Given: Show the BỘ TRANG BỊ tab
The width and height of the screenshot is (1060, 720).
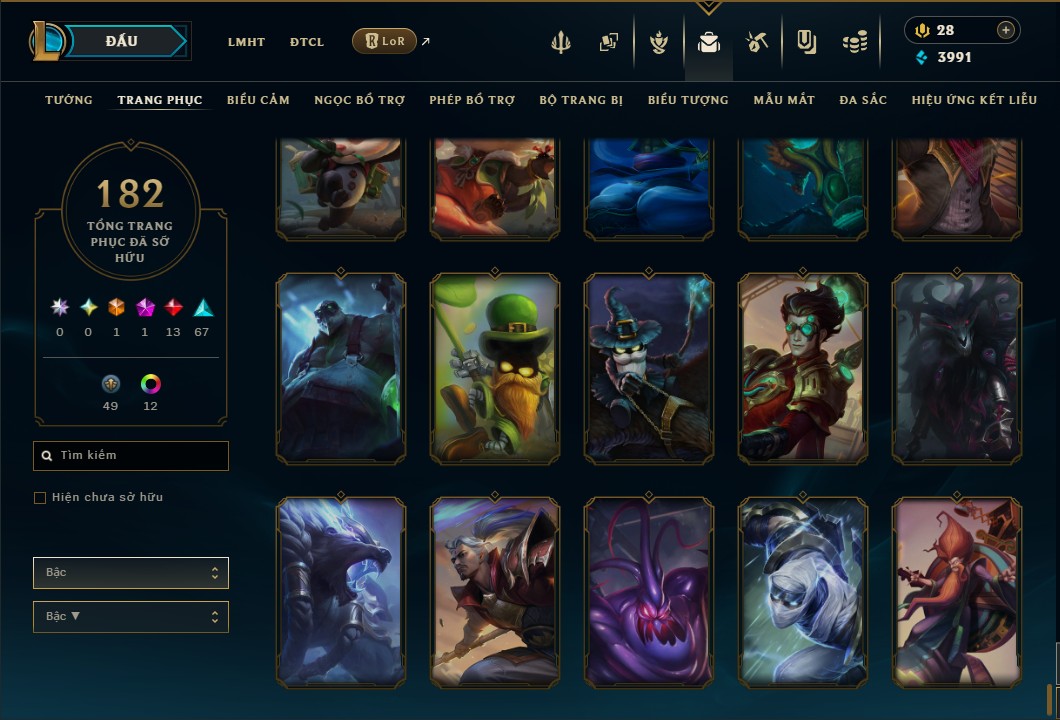Looking at the screenshot, I should point(581,100).
